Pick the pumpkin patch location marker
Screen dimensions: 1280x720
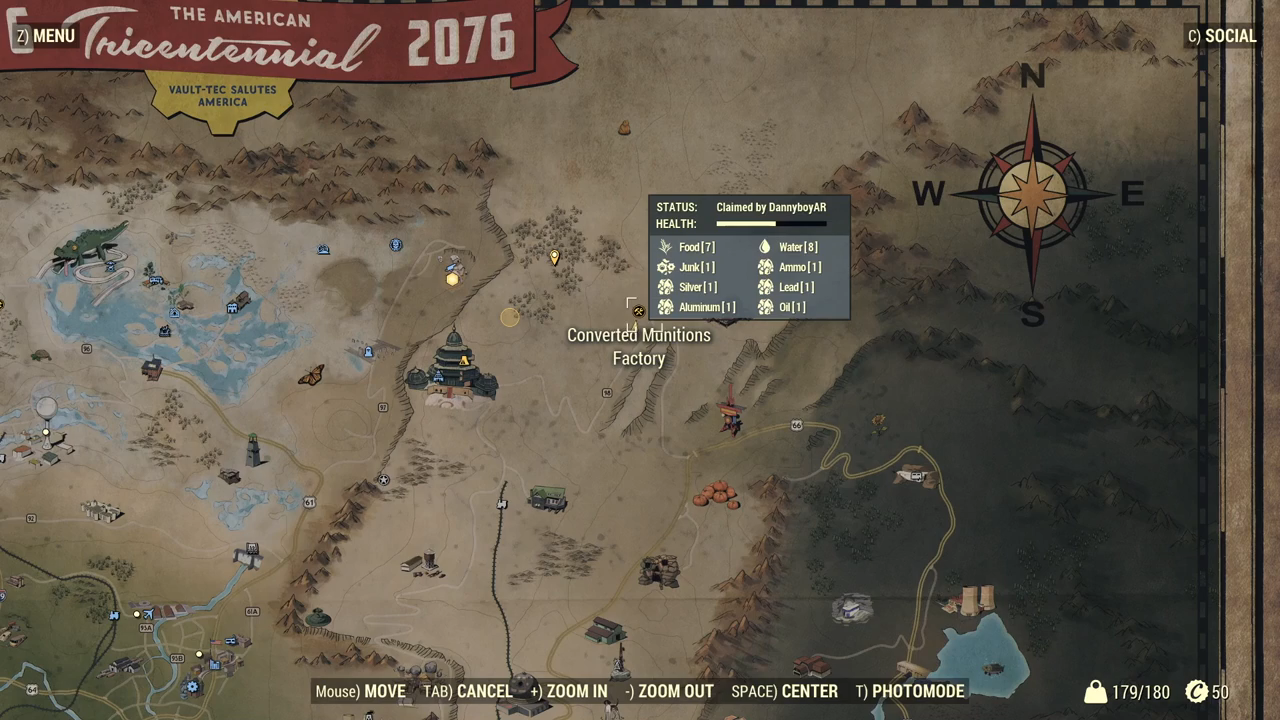click(x=716, y=494)
